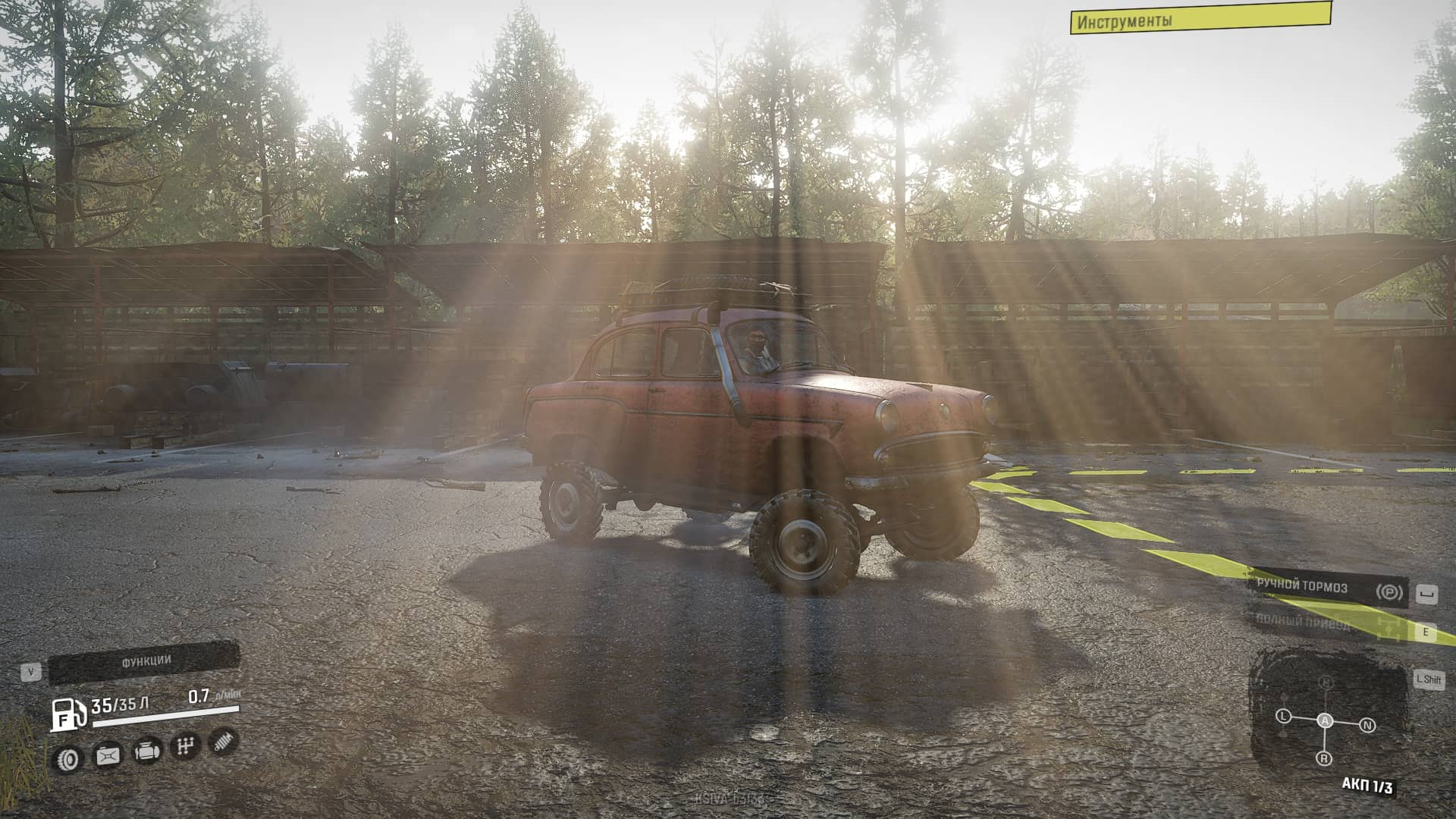Select the A automatic gear

point(1325,720)
